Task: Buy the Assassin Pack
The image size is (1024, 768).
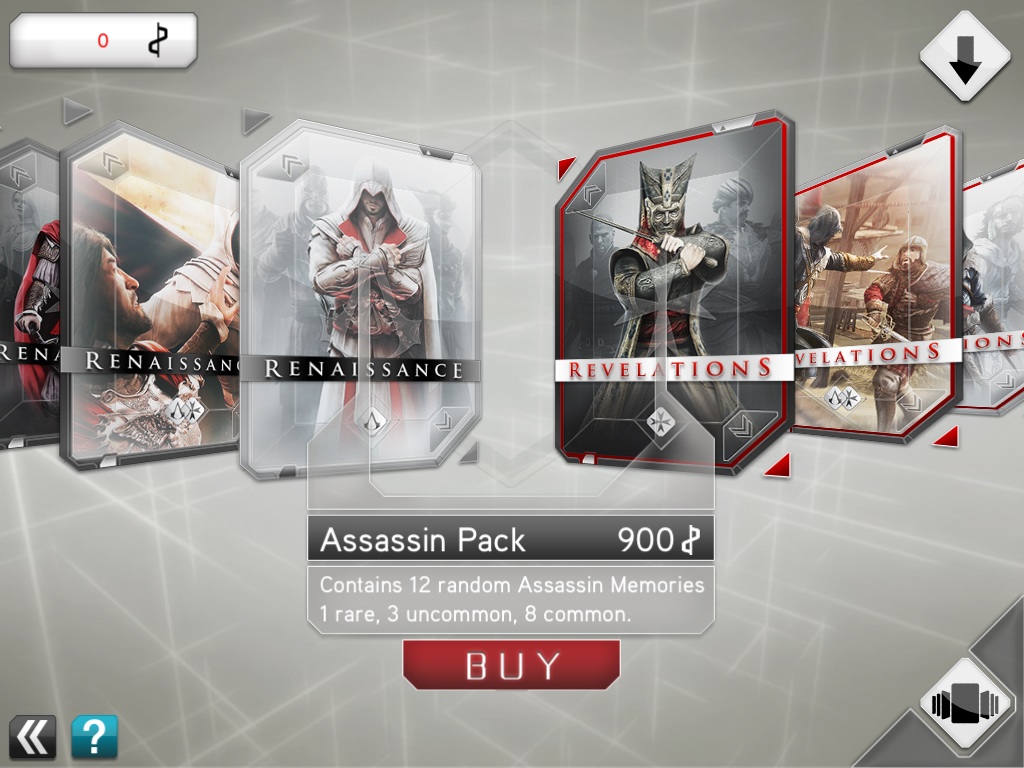Action: click(511, 665)
